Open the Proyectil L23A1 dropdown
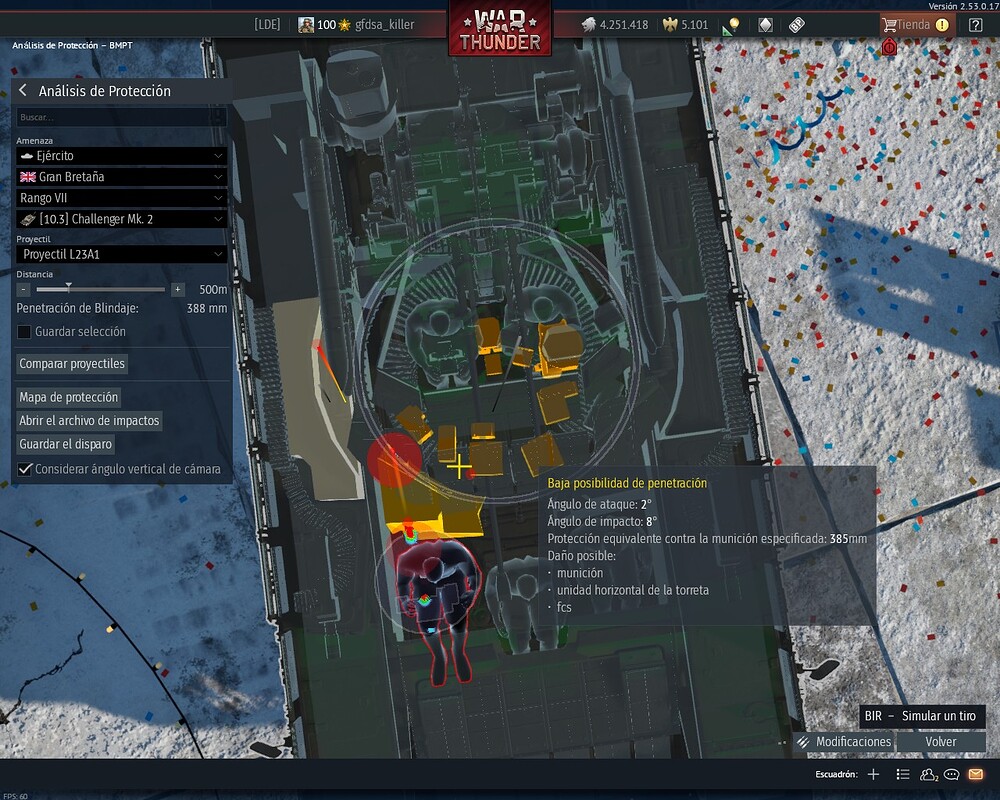Image resolution: width=1000 pixels, height=800 pixels. pyautogui.click(x=121, y=255)
